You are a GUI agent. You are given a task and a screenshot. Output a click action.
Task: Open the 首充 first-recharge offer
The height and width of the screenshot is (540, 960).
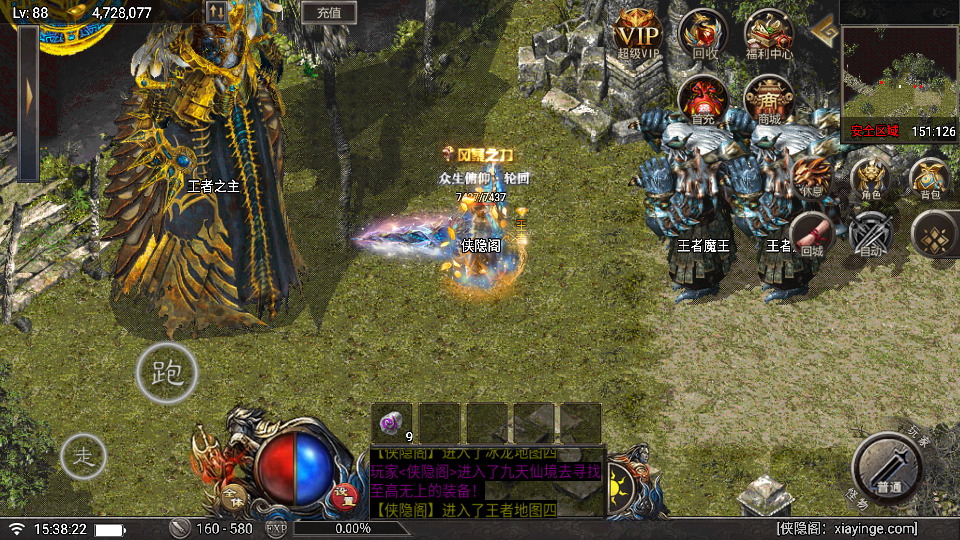click(702, 98)
